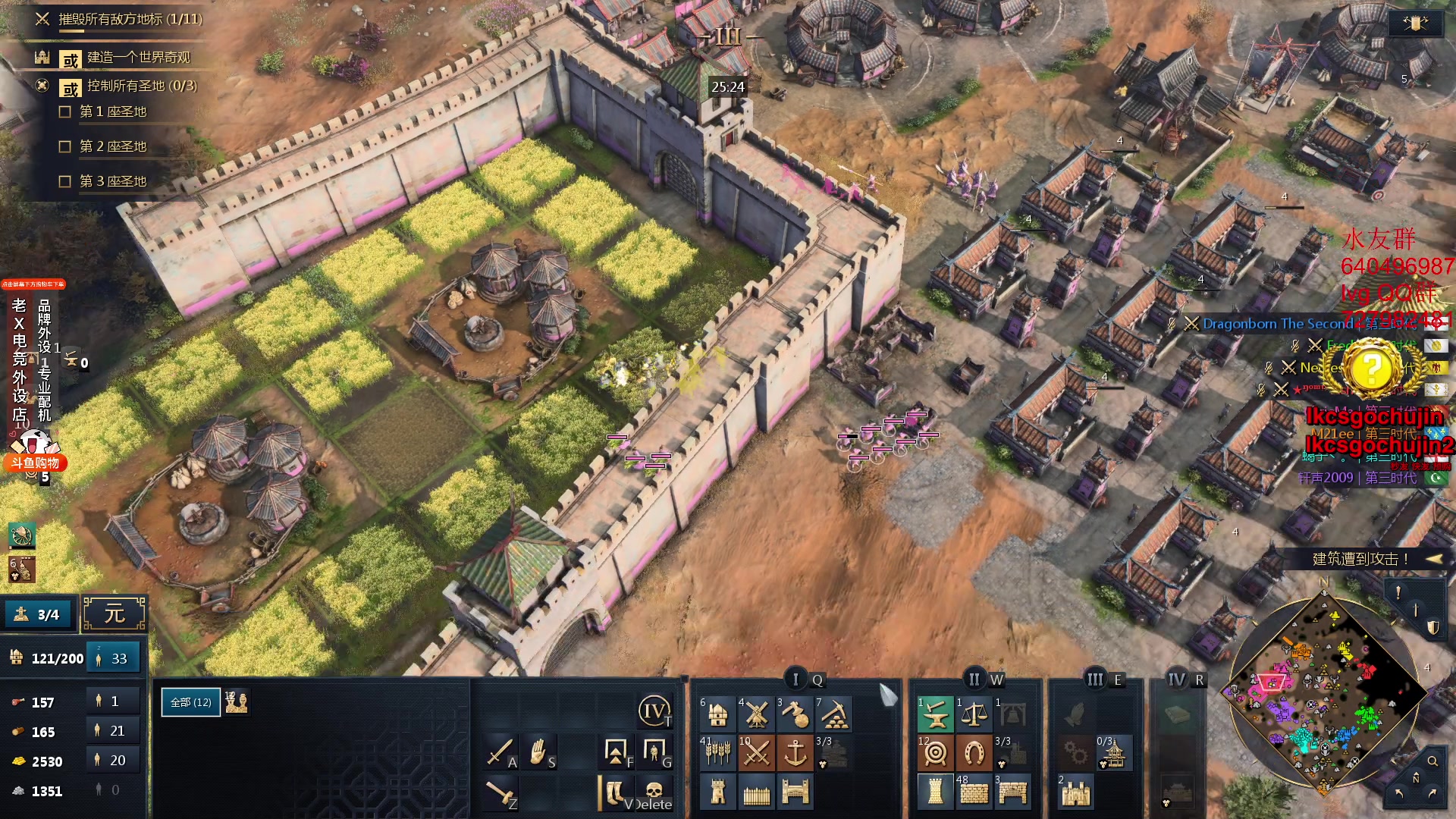Select idle villagers button showing 33
Viewport: 1456px width, 819px height.
pyautogui.click(x=114, y=658)
